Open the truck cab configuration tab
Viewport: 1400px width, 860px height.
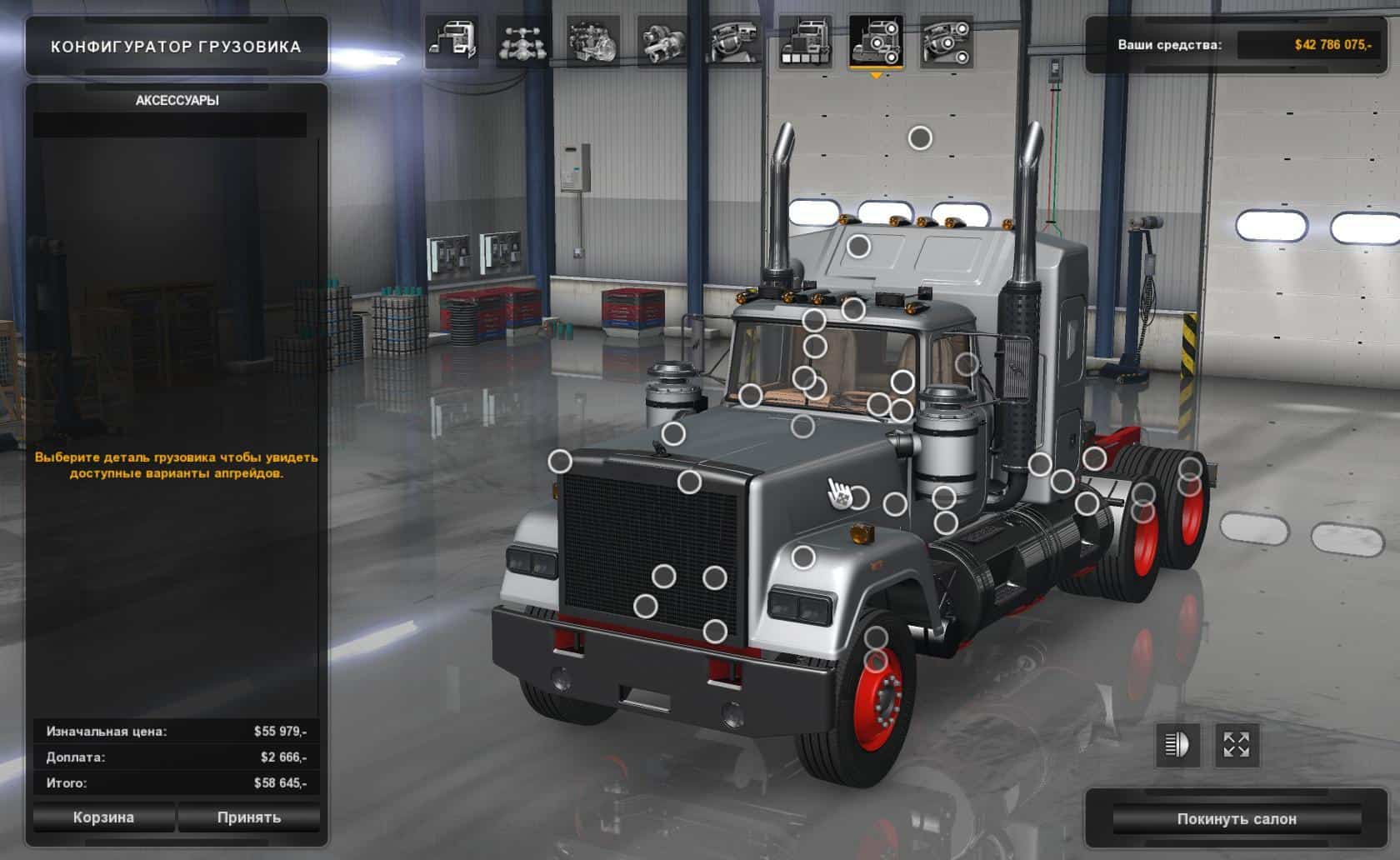tap(452, 41)
